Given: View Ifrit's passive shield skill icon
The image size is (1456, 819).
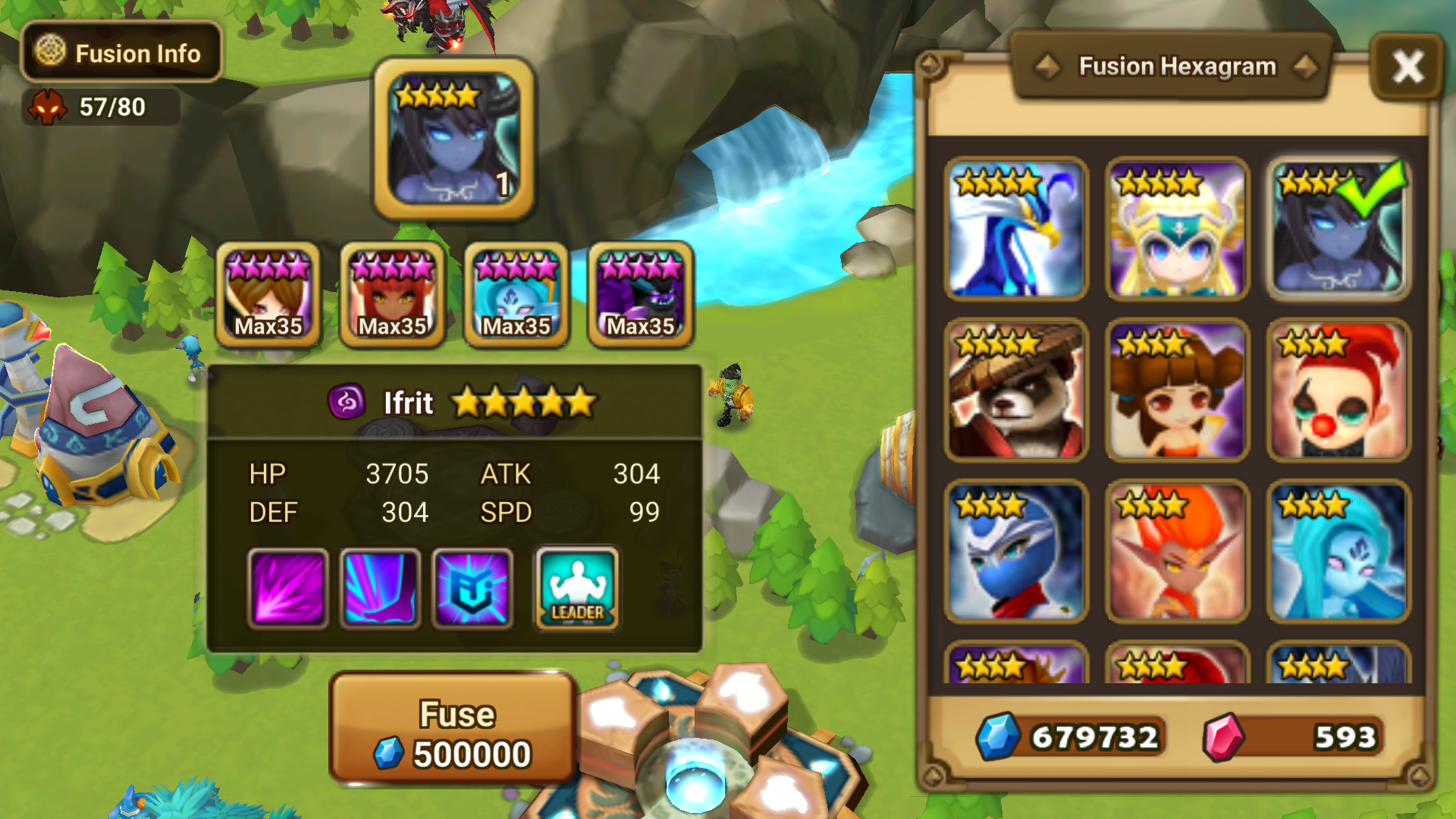Looking at the screenshot, I should [x=470, y=588].
